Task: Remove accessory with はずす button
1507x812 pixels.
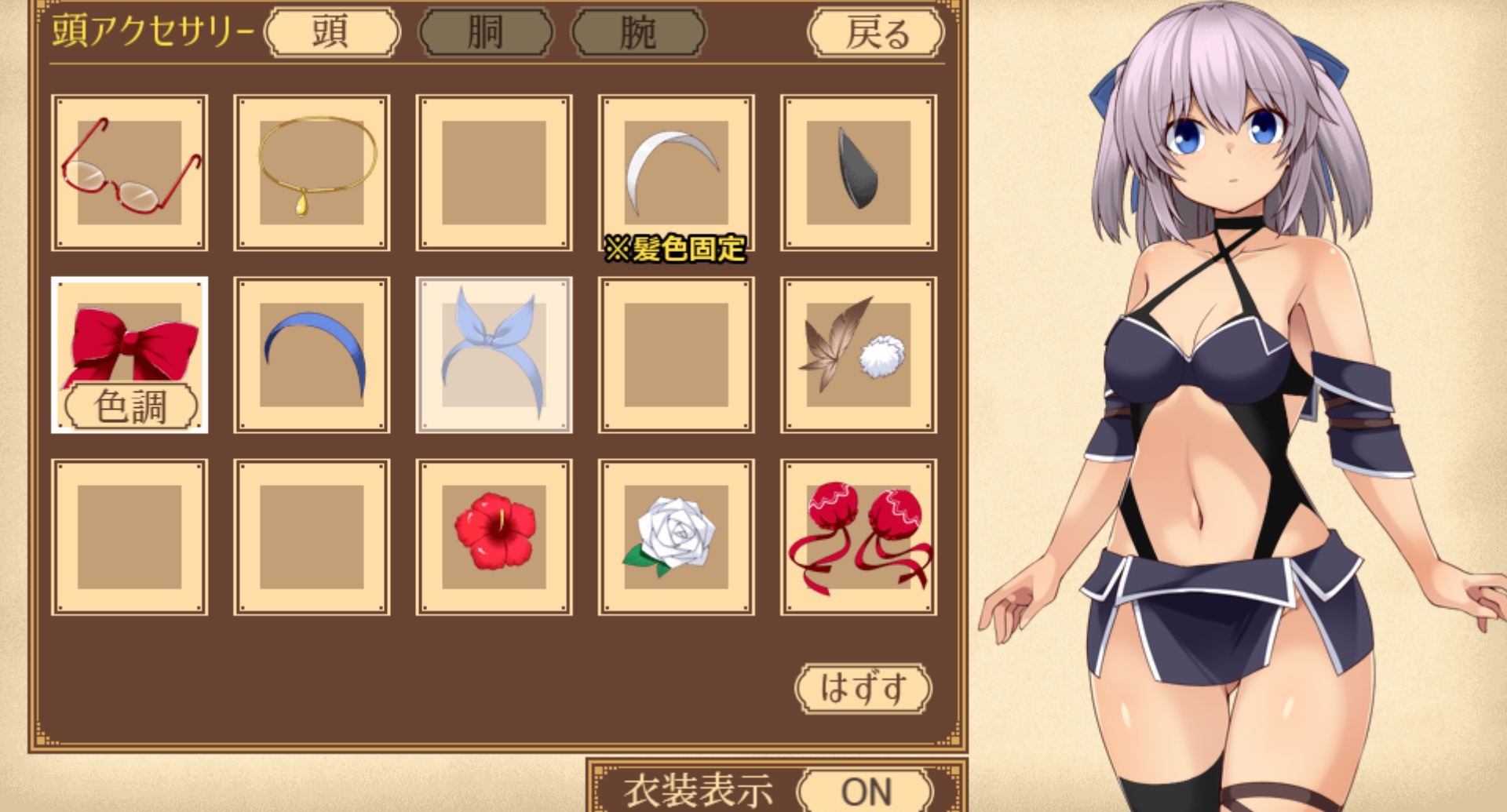Action: (863, 689)
